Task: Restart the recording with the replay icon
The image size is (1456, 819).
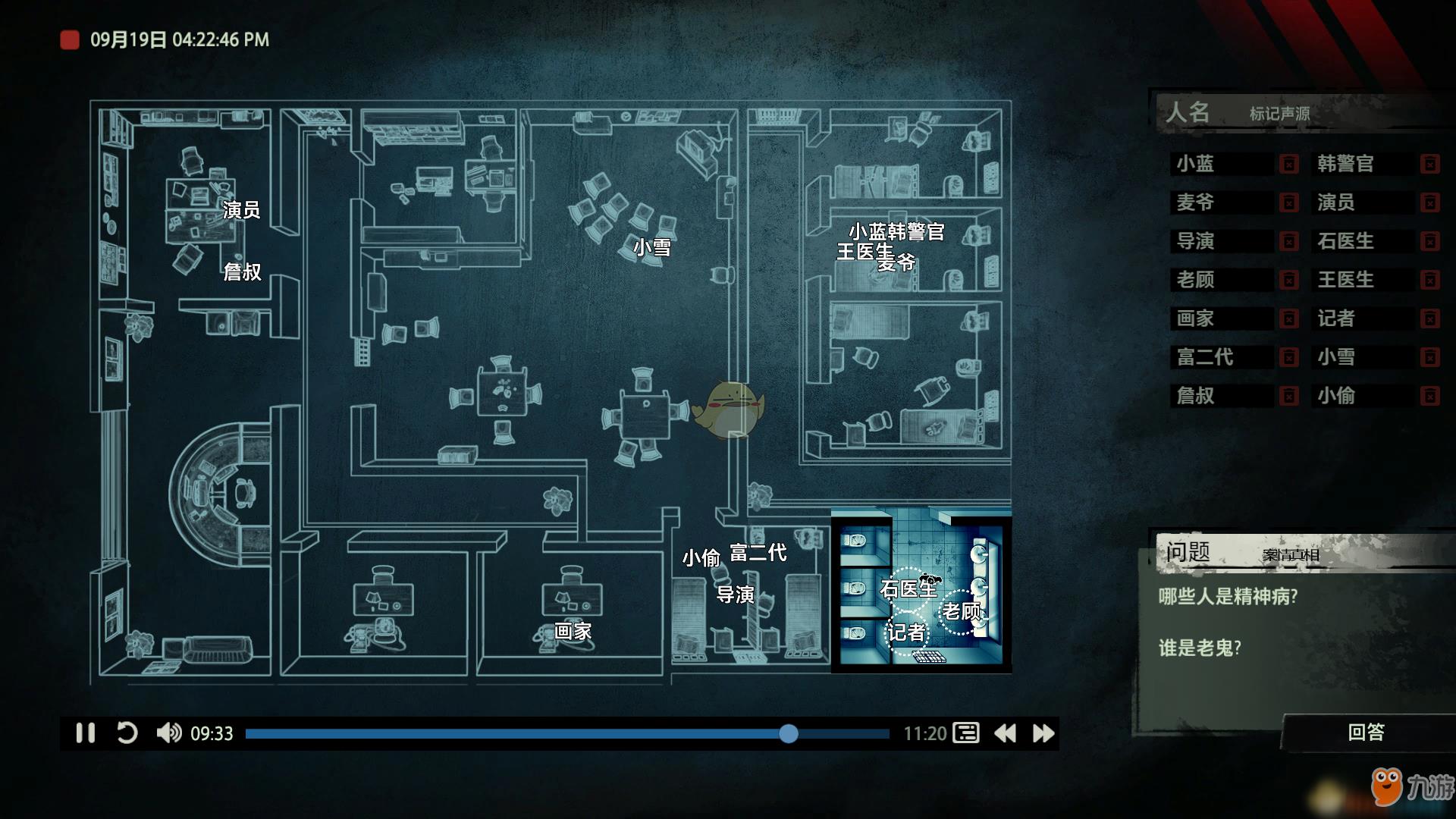Action: [127, 733]
